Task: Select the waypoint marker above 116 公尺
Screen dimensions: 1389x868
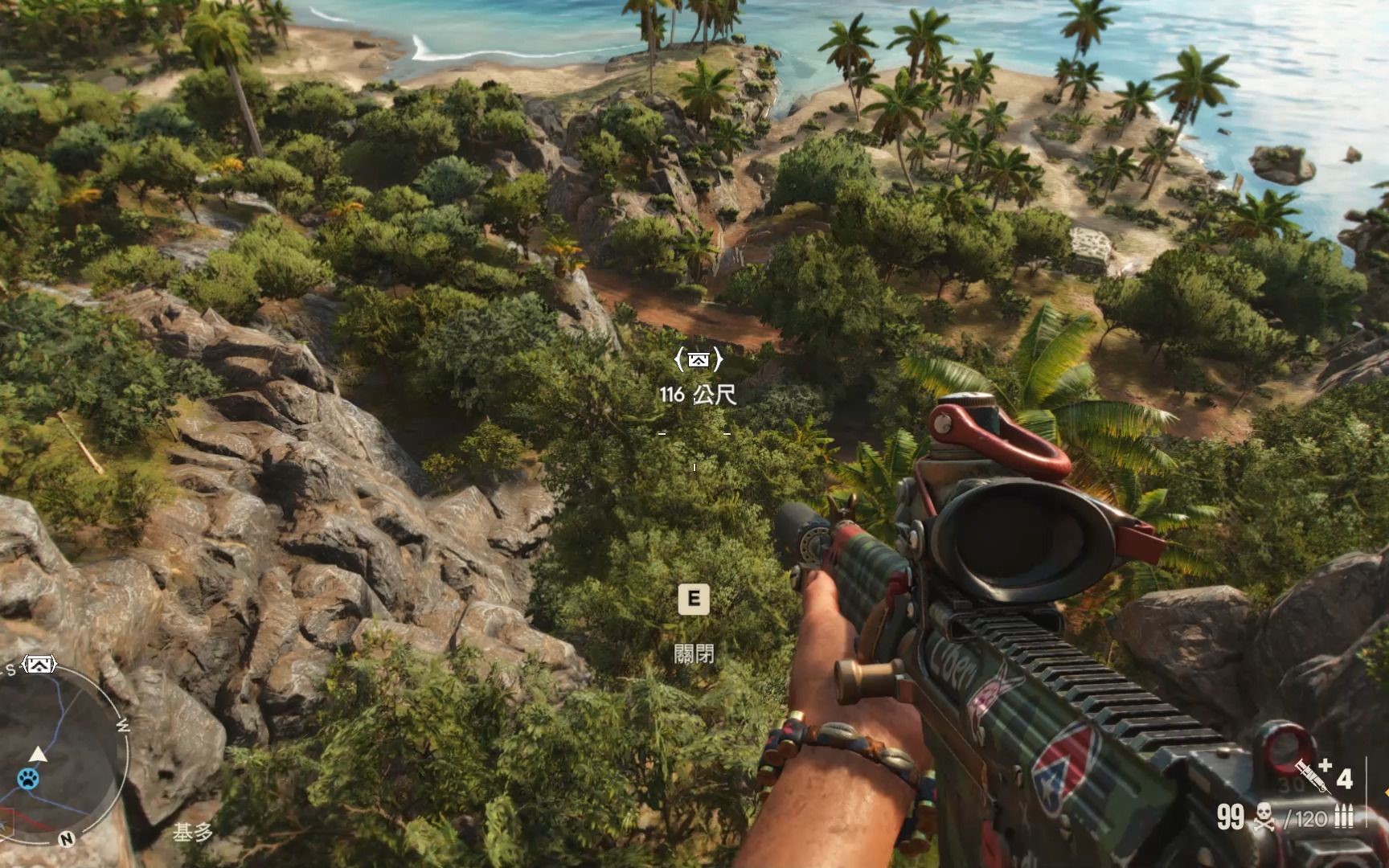Action: coord(697,360)
